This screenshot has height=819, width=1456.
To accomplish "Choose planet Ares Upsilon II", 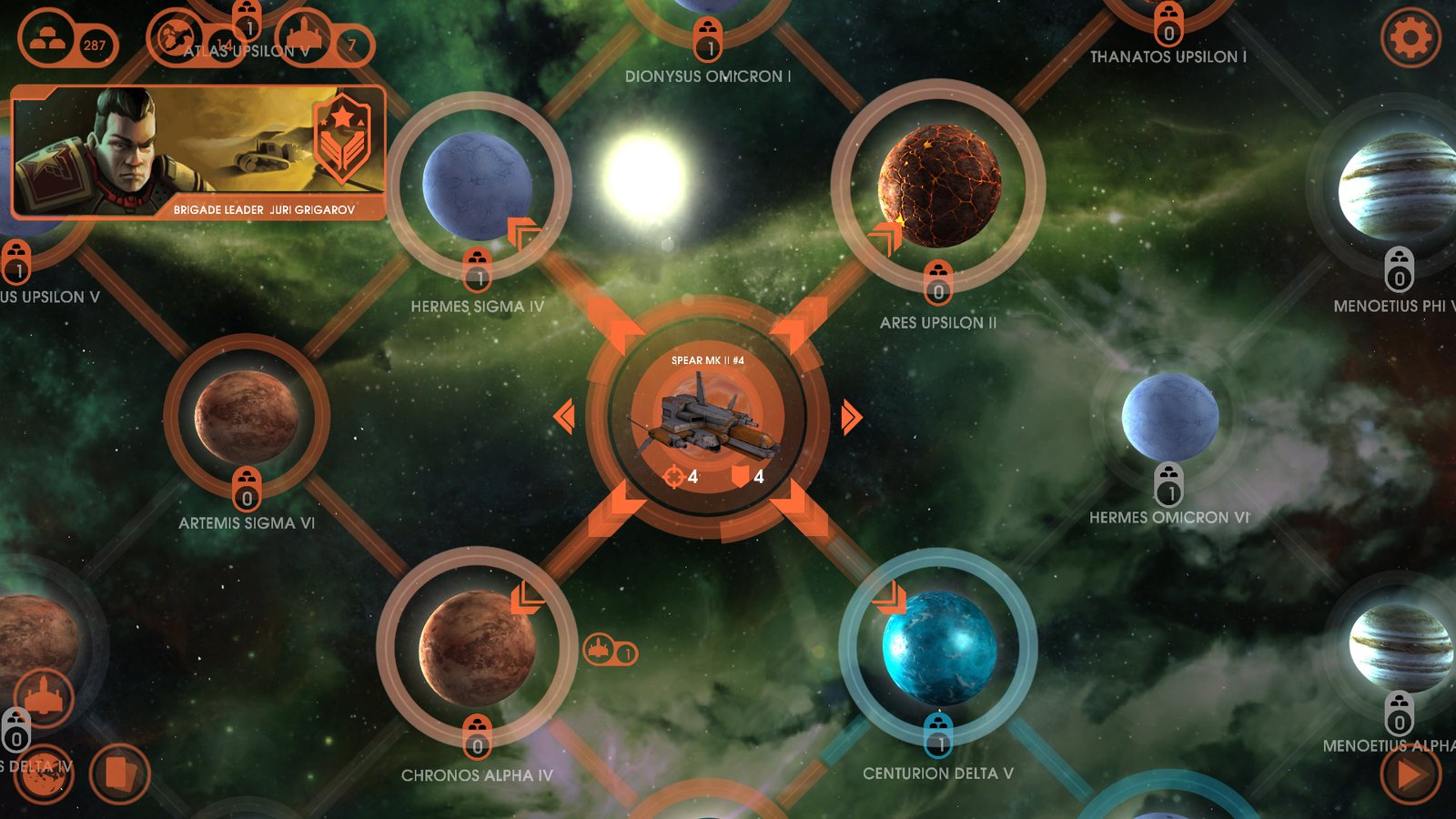I will point(938,187).
